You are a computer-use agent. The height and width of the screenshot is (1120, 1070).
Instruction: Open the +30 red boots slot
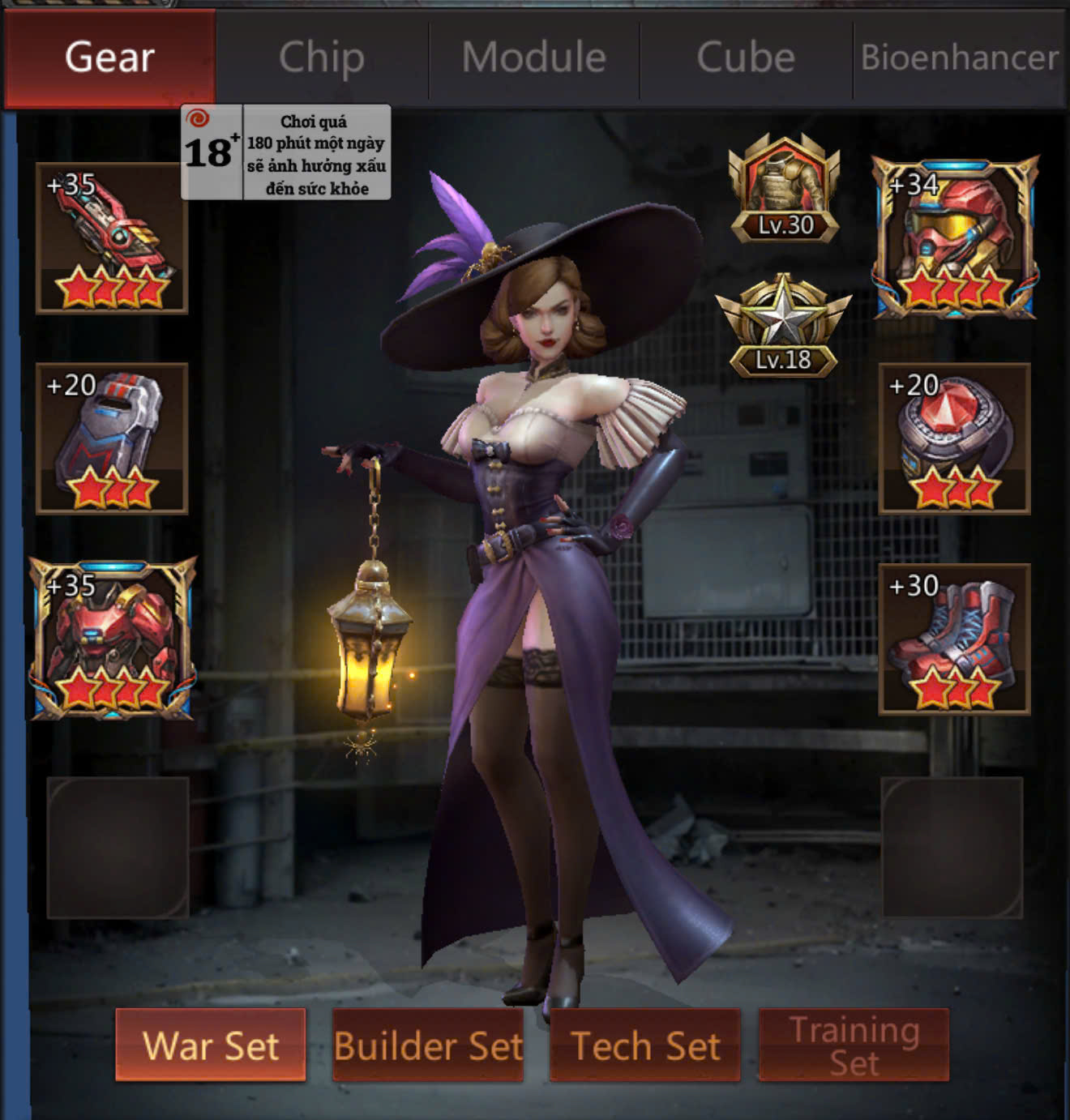coord(954,639)
